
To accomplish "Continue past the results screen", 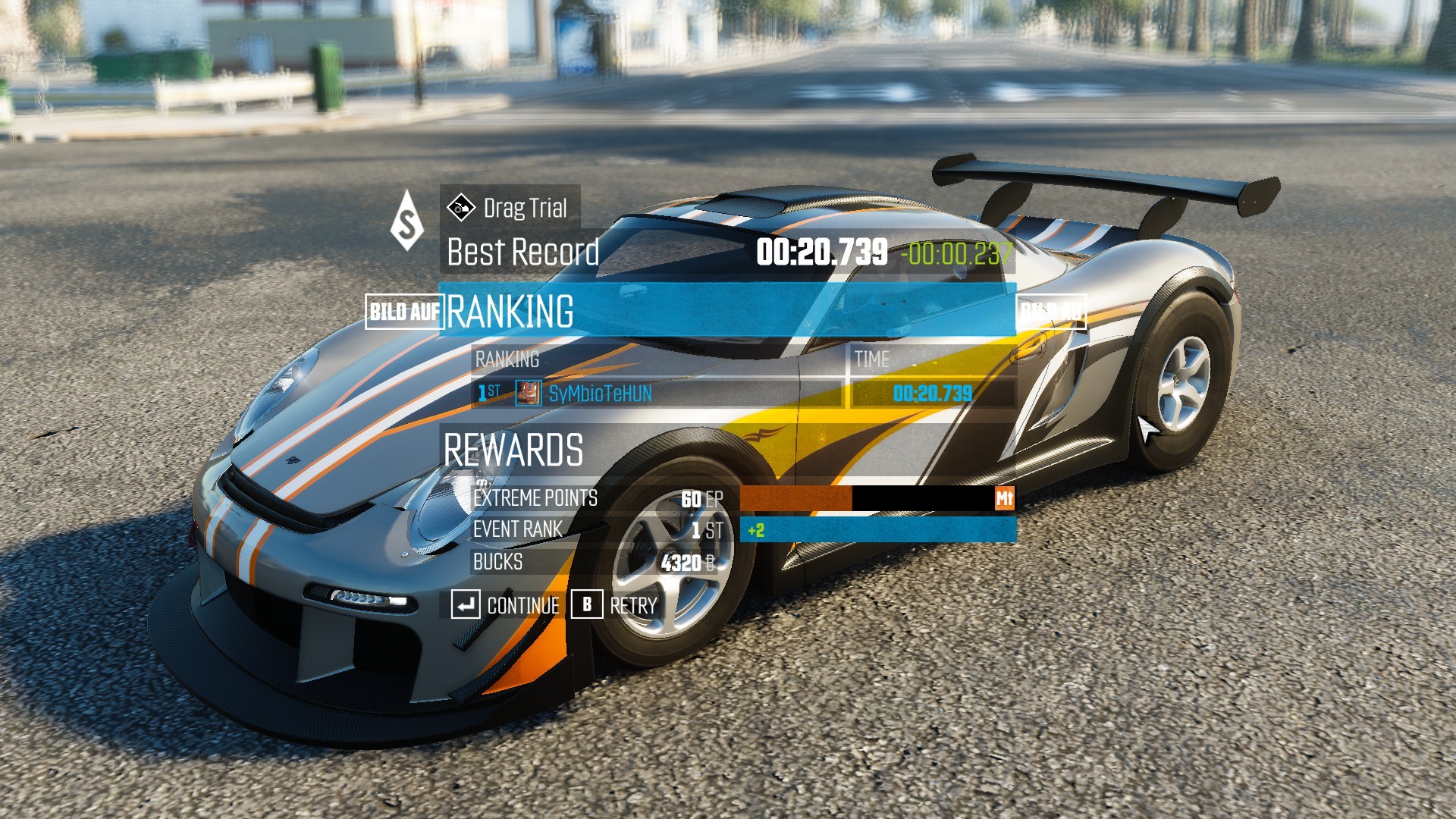I will [505, 605].
